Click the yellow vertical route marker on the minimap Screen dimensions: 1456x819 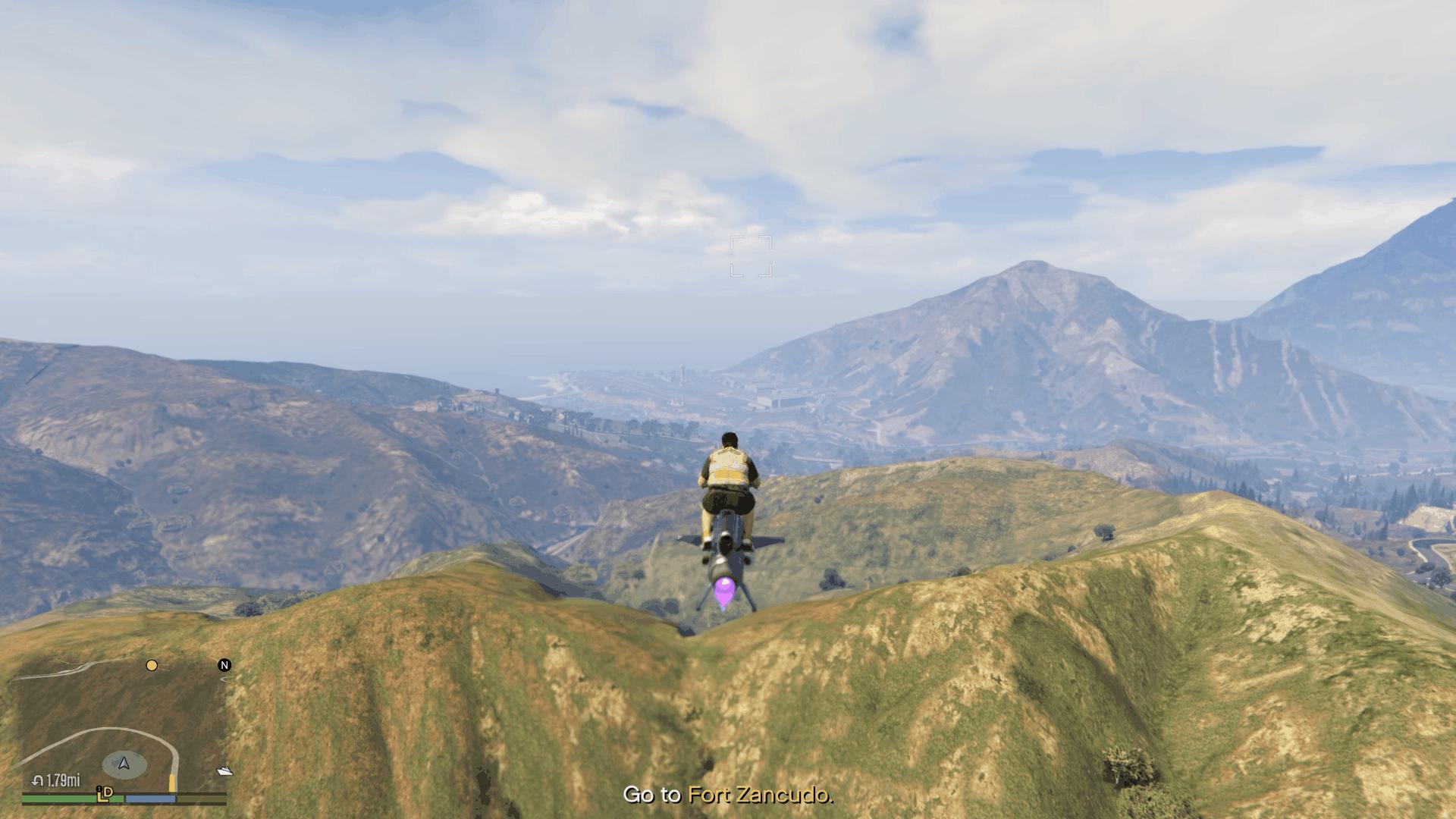[x=173, y=783]
